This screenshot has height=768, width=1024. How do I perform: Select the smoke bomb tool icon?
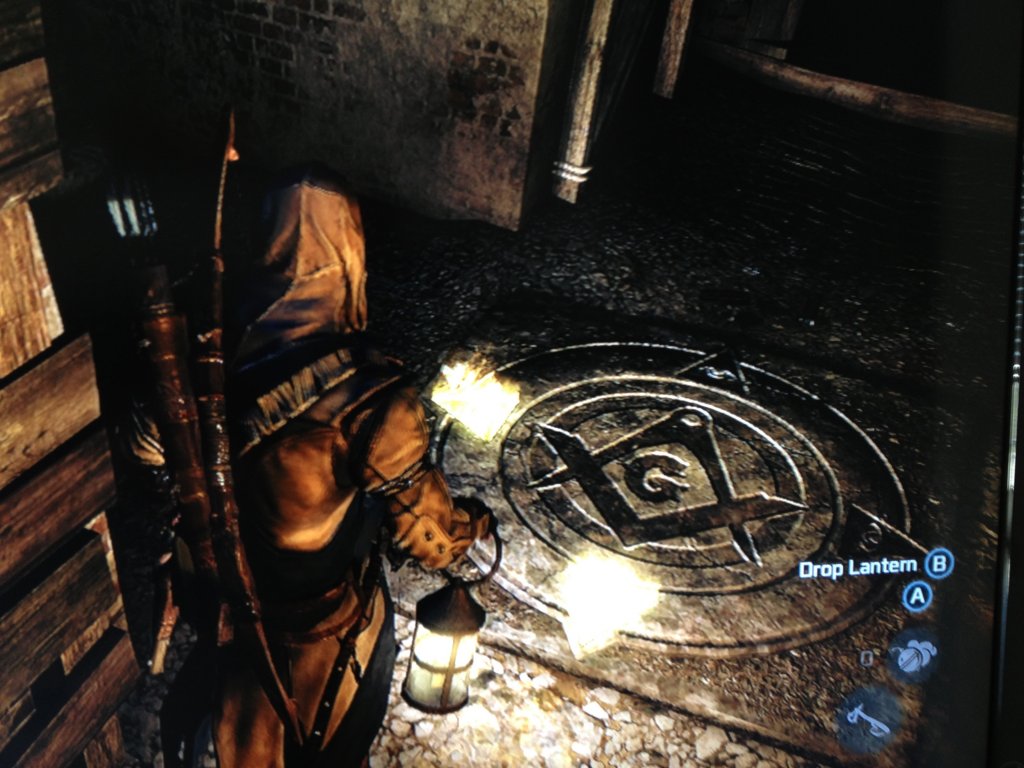(x=915, y=655)
